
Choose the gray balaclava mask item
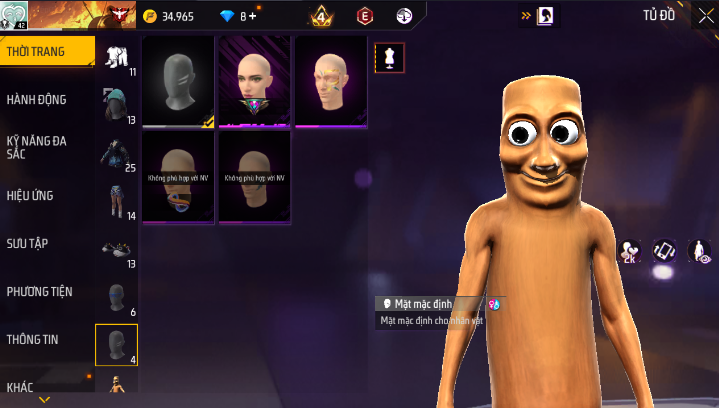coord(178,82)
